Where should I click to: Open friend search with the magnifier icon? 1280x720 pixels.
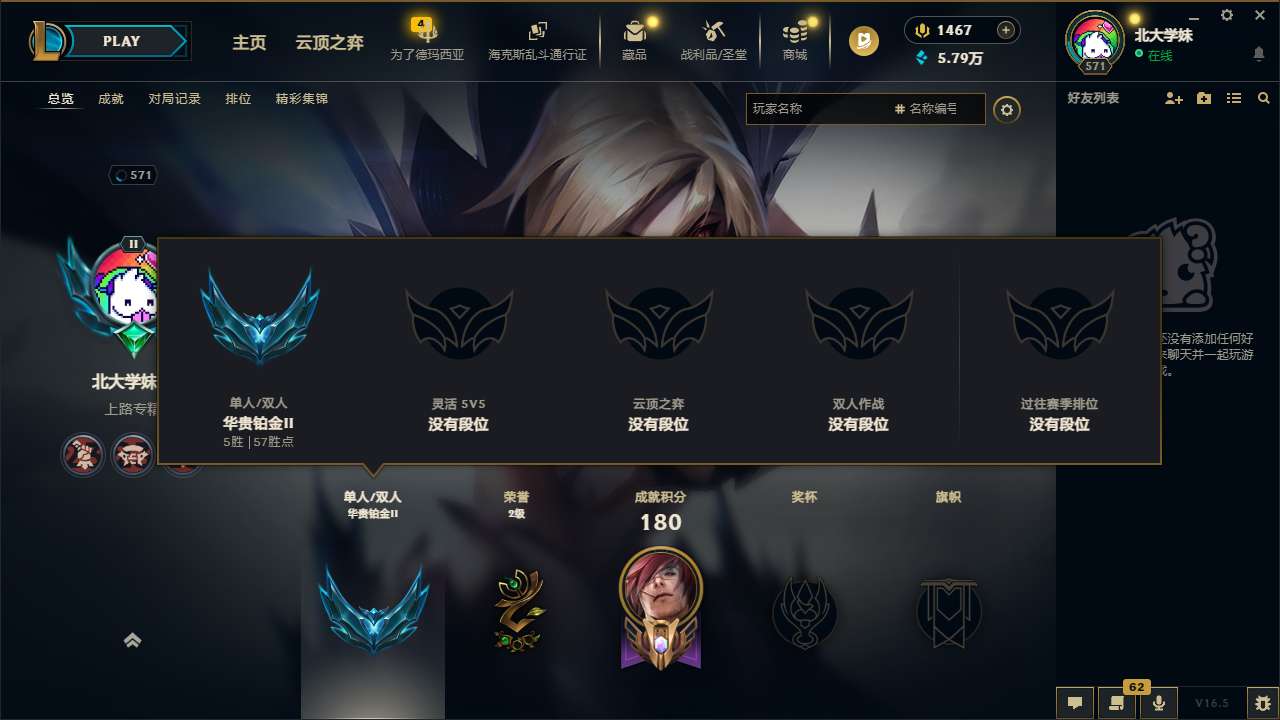pyautogui.click(x=1263, y=98)
